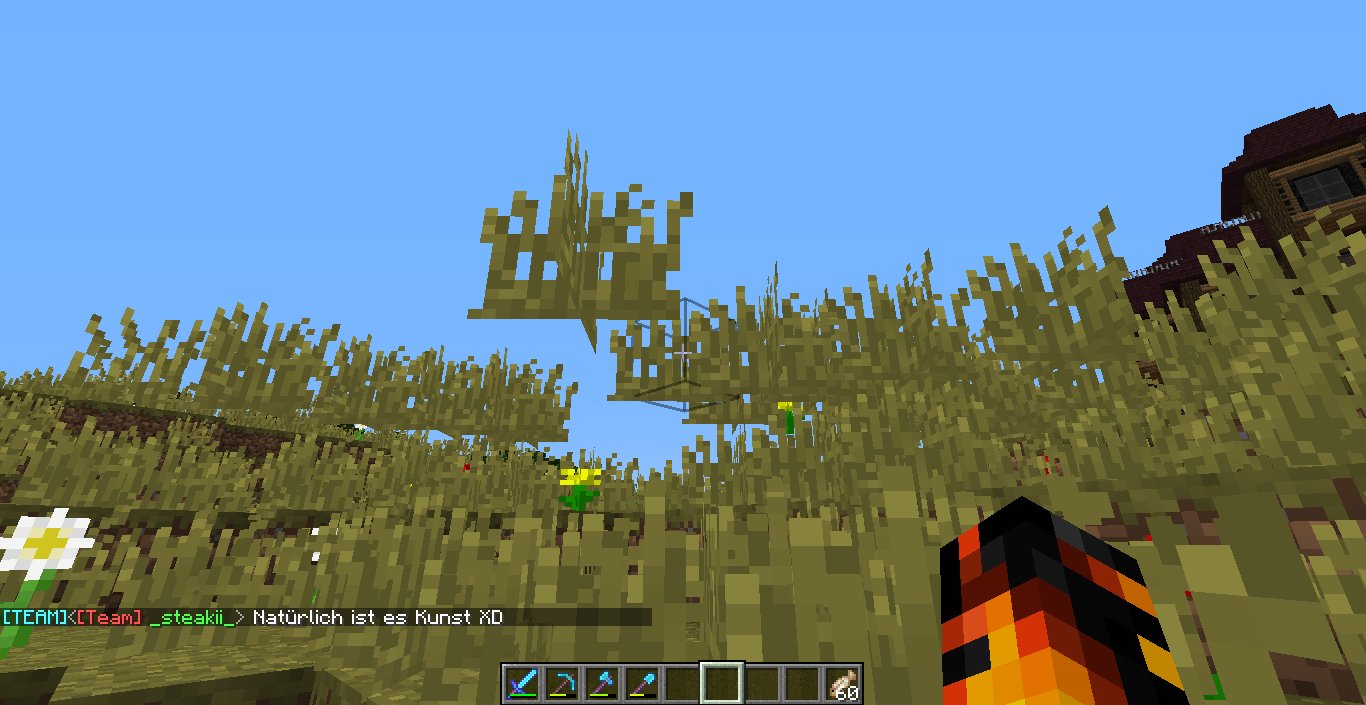Select the diamond pickaxe hotbar slot
This screenshot has height=705, width=1366.
[563, 684]
